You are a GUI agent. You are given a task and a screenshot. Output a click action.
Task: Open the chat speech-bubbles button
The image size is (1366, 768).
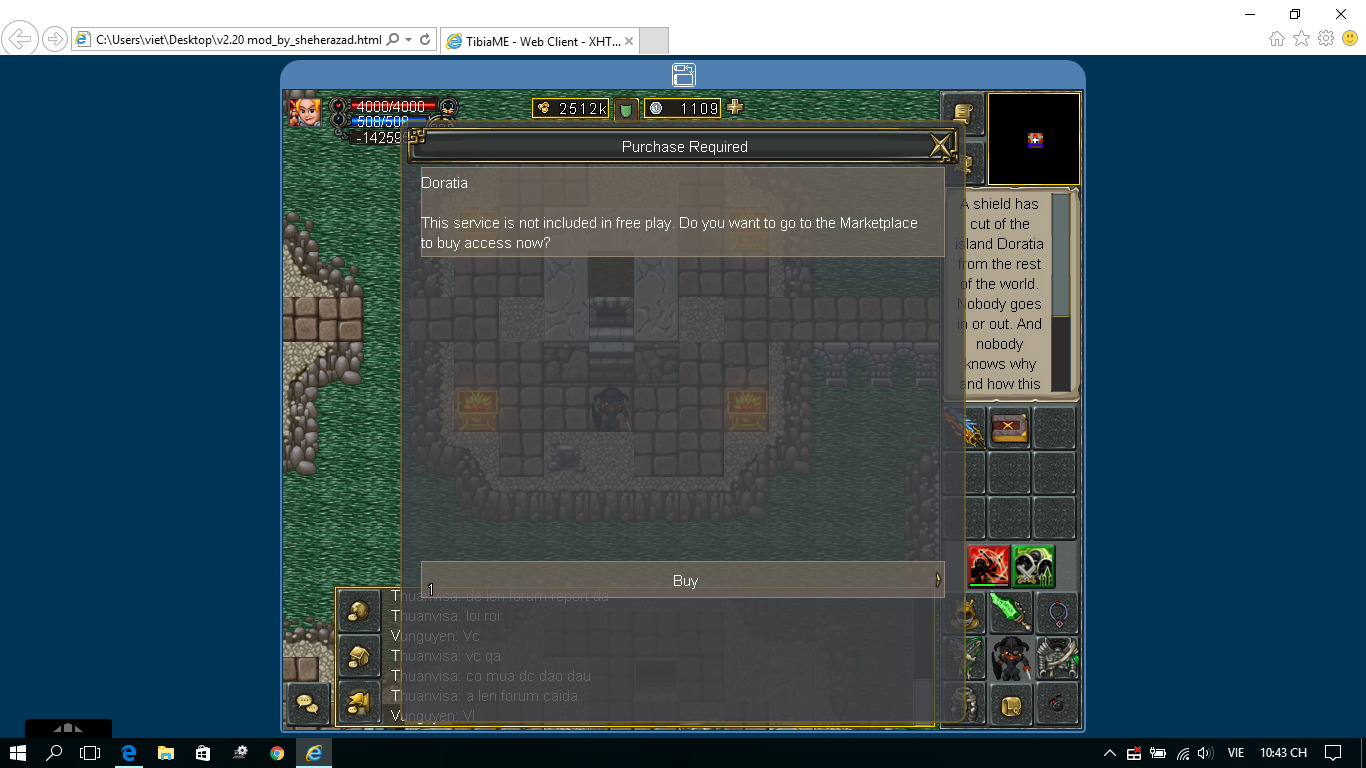(x=307, y=705)
